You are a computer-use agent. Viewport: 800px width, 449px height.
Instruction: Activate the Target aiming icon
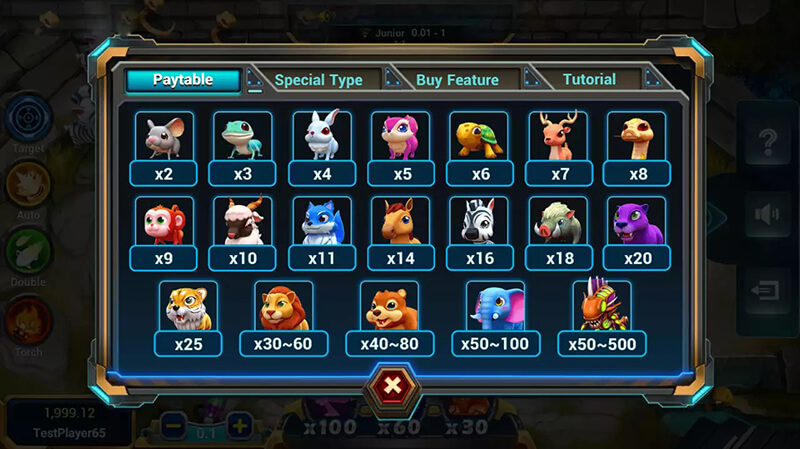tap(28, 119)
